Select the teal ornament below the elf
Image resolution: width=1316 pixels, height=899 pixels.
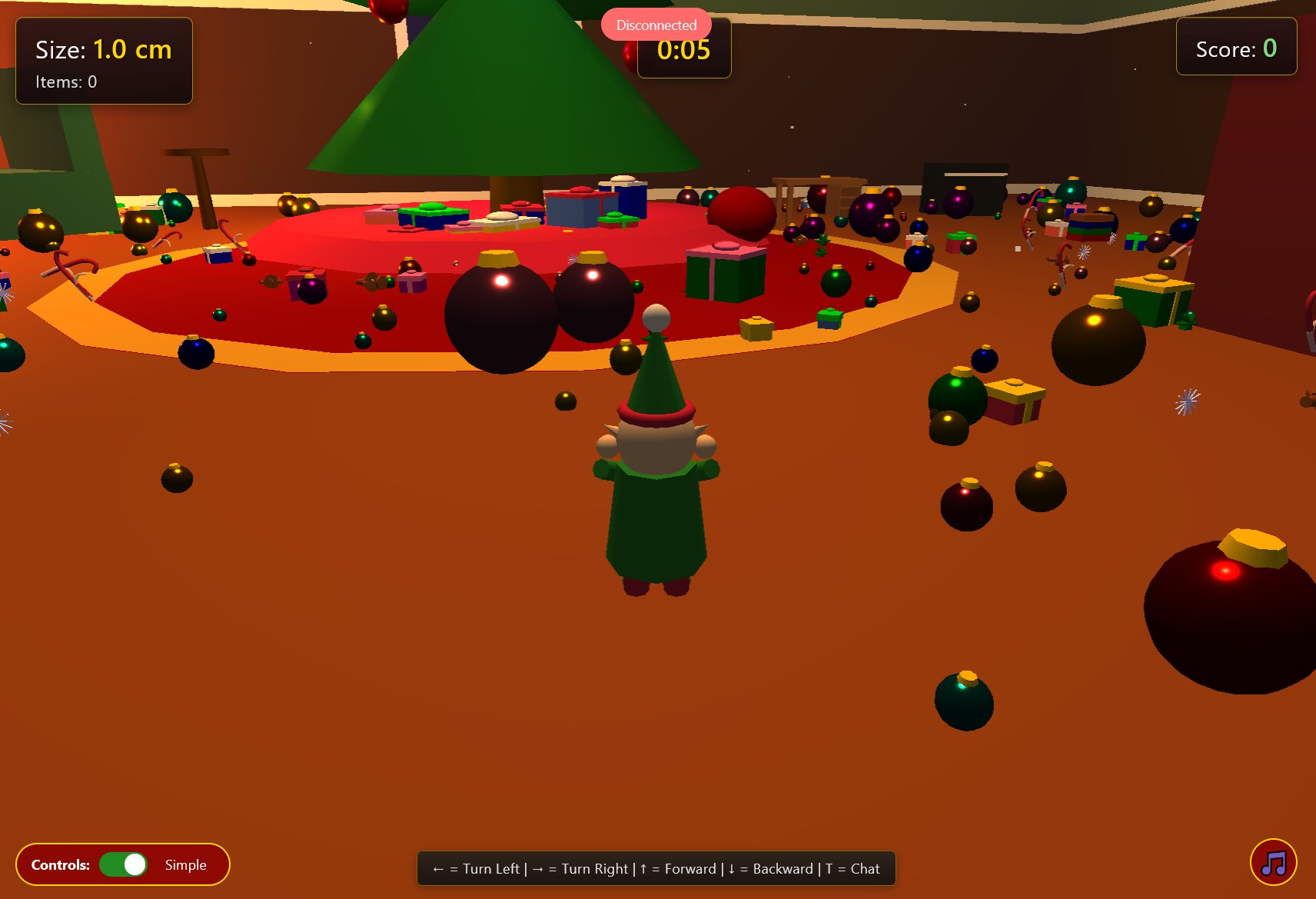coord(965,700)
